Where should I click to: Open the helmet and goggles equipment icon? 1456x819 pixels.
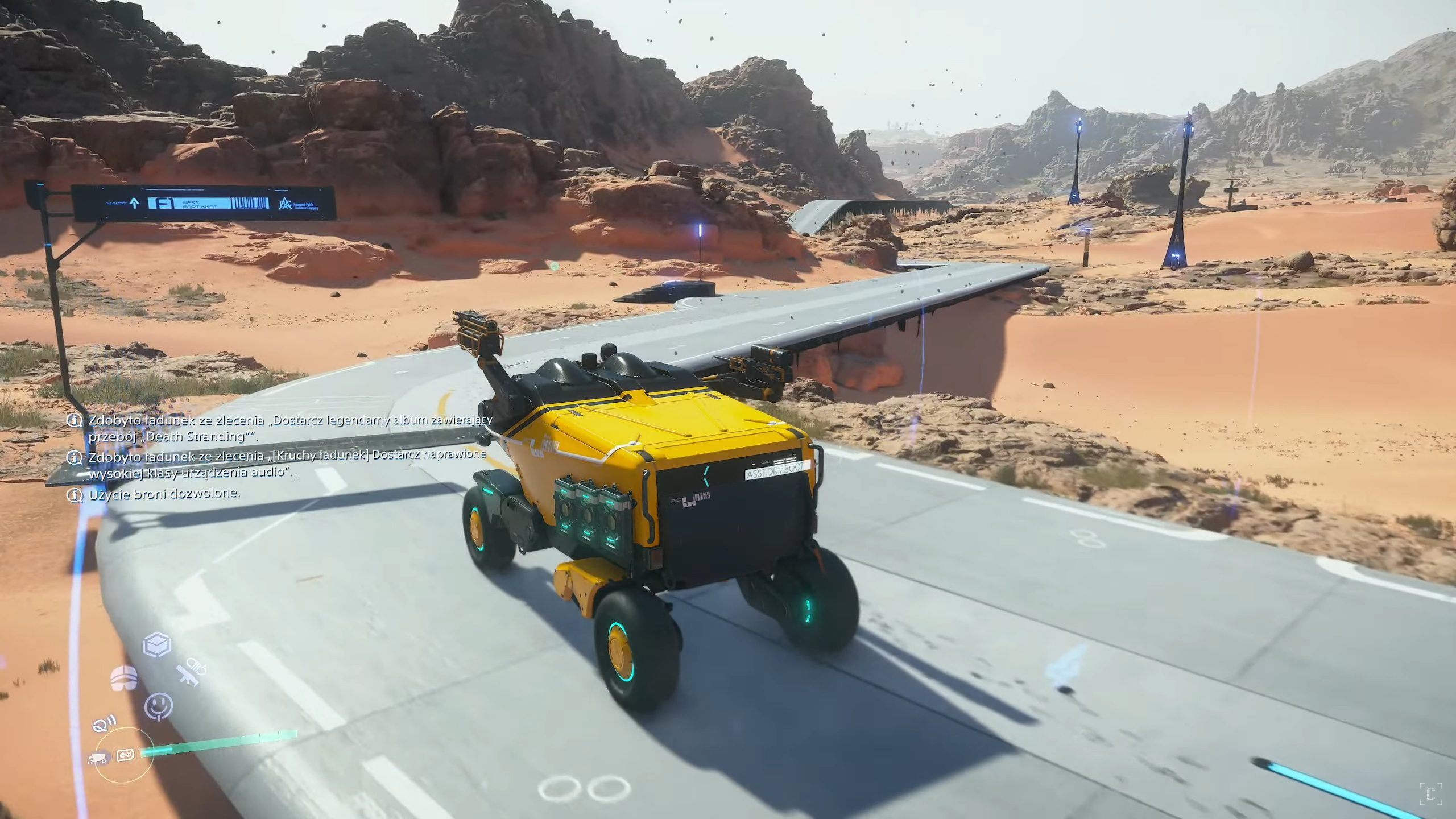124,677
